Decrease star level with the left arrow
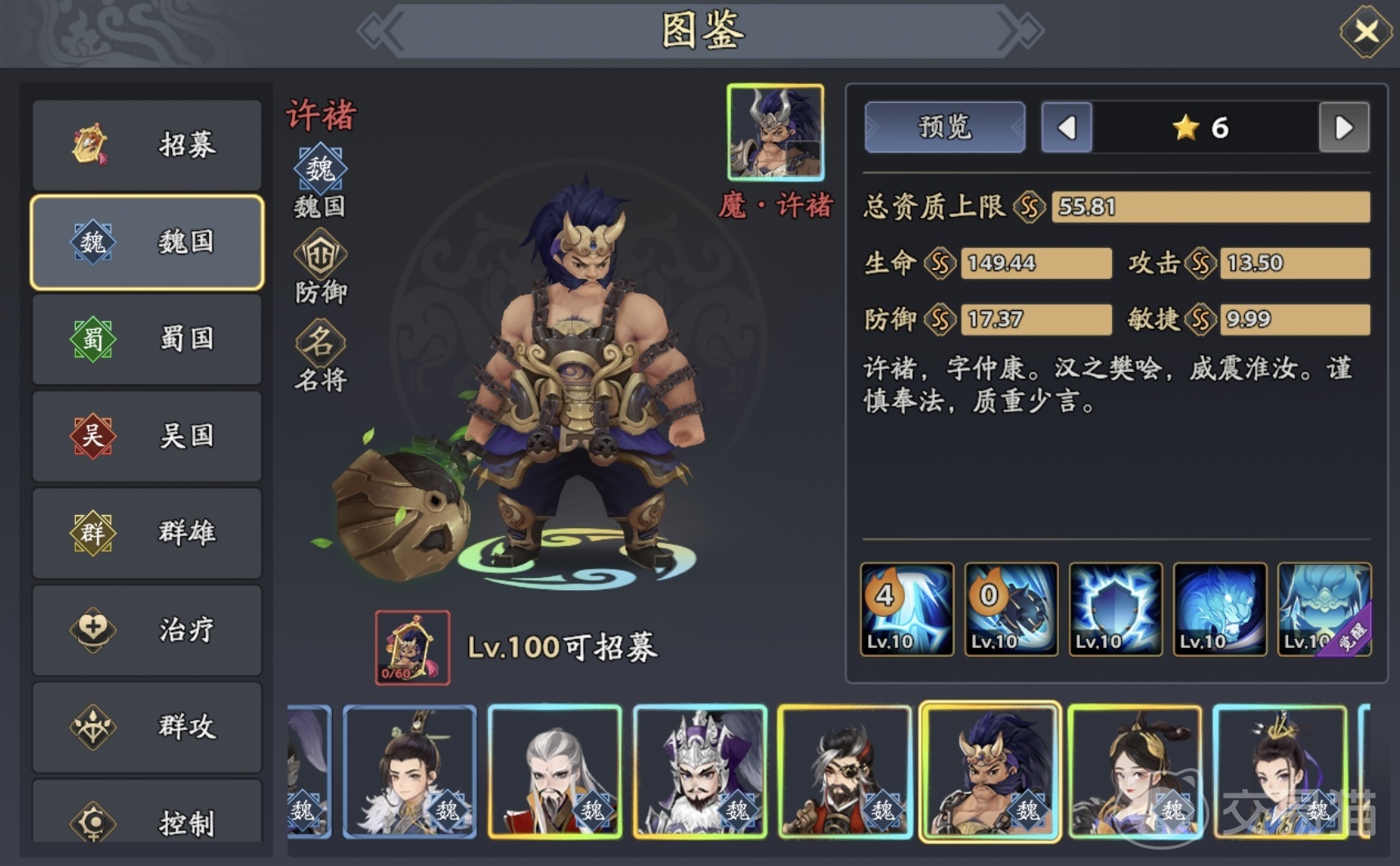This screenshot has height=866, width=1400. click(x=1066, y=128)
